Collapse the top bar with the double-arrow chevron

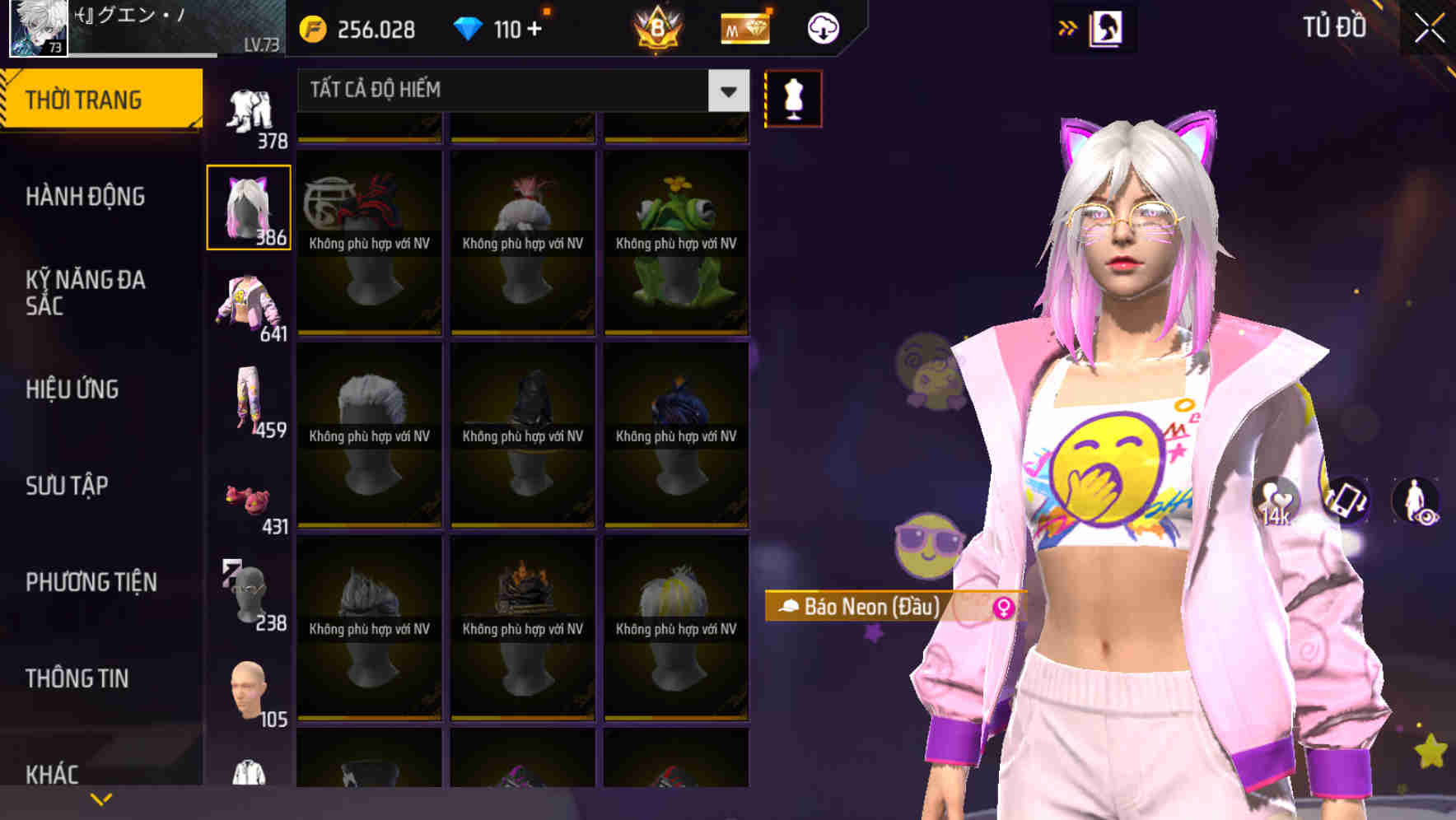(1068, 27)
